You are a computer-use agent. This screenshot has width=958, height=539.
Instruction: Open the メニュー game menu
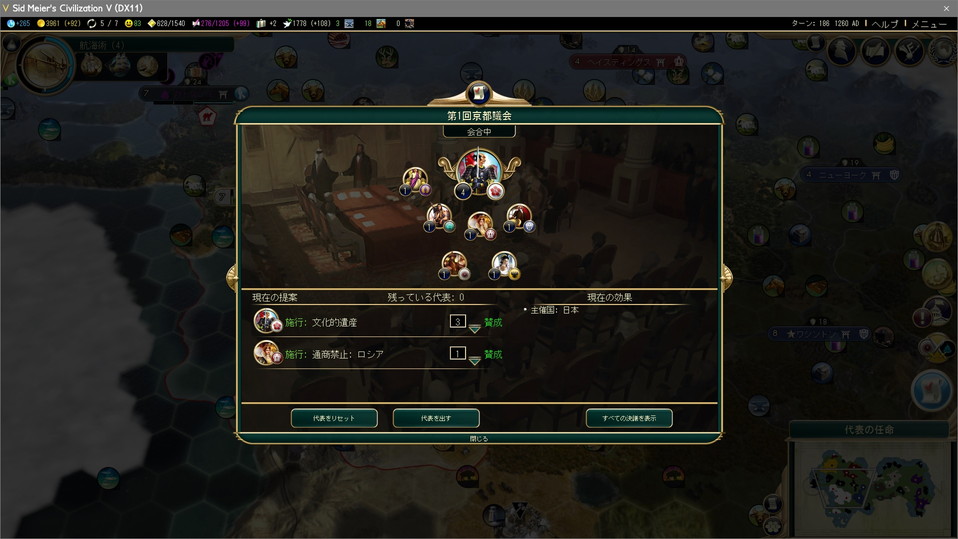click(x=929, y=23)
